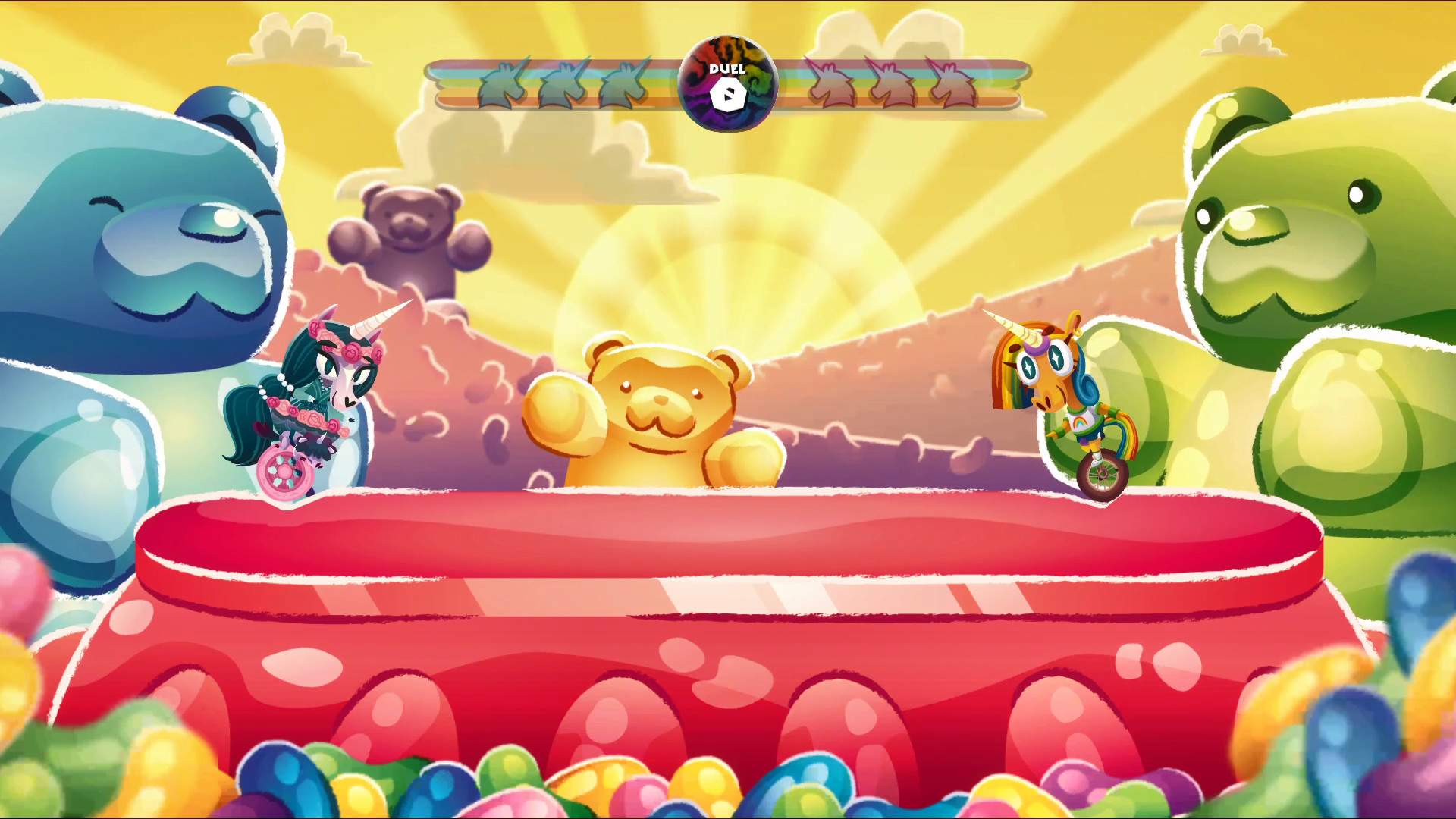The width and height of the screenshot is (1456, 819).
Task: Select the first pink unicorn score icon
Action: (x=832, y=83)
